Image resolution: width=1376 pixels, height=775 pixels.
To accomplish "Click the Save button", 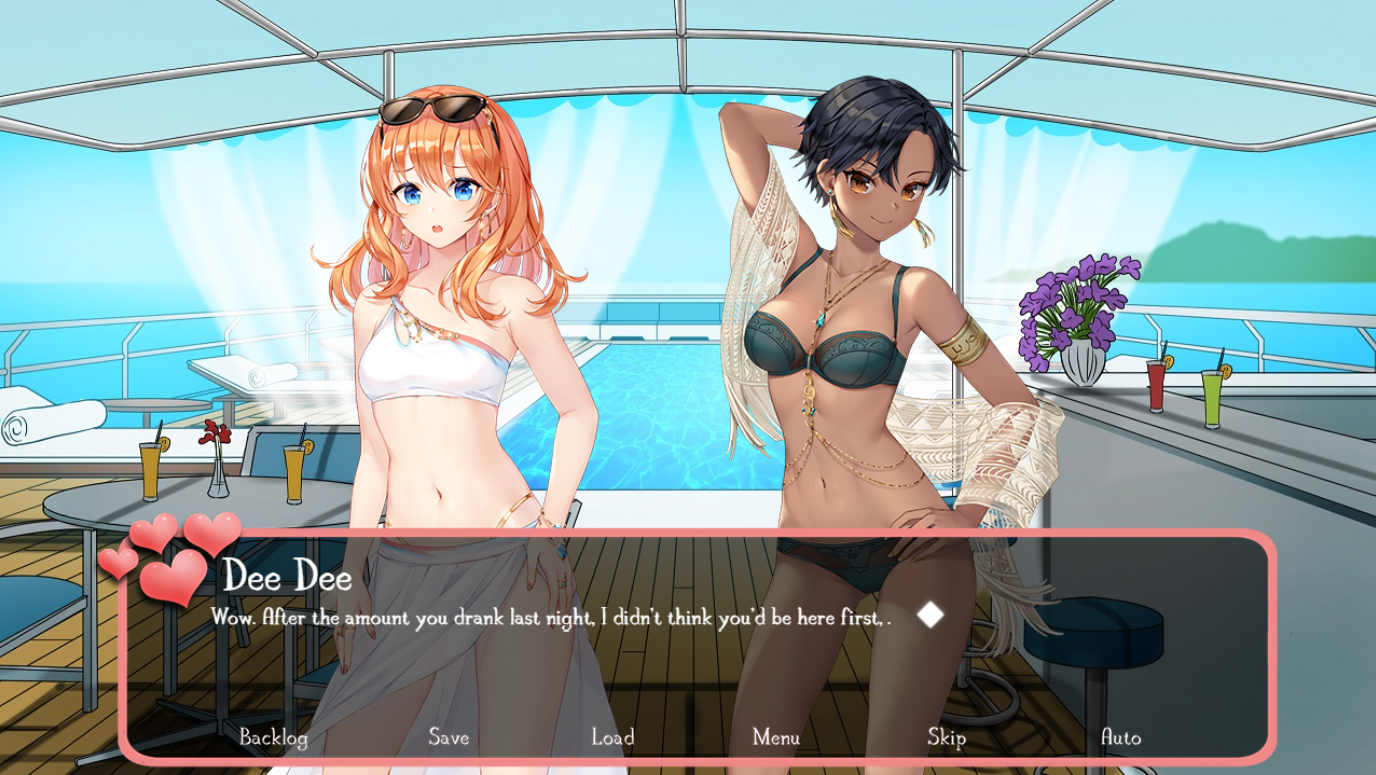I will click(448, 738).
